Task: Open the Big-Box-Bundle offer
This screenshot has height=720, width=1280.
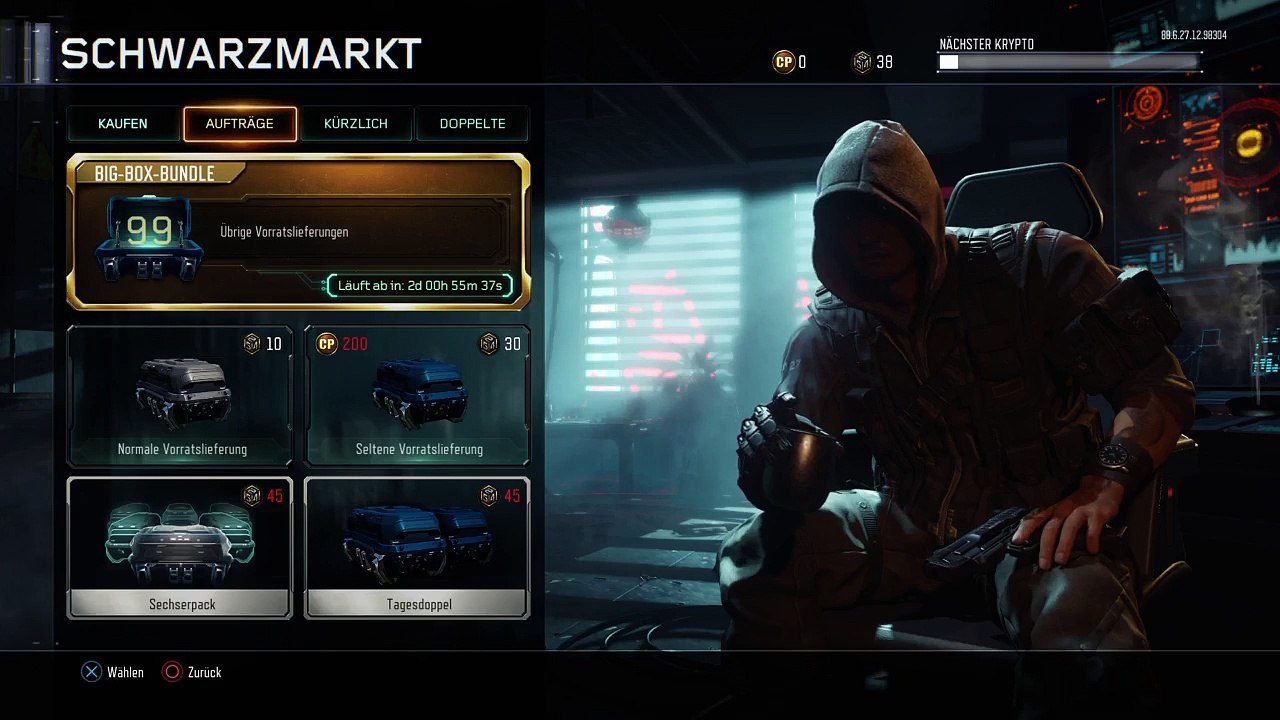Action: click(x=298, y=232)
